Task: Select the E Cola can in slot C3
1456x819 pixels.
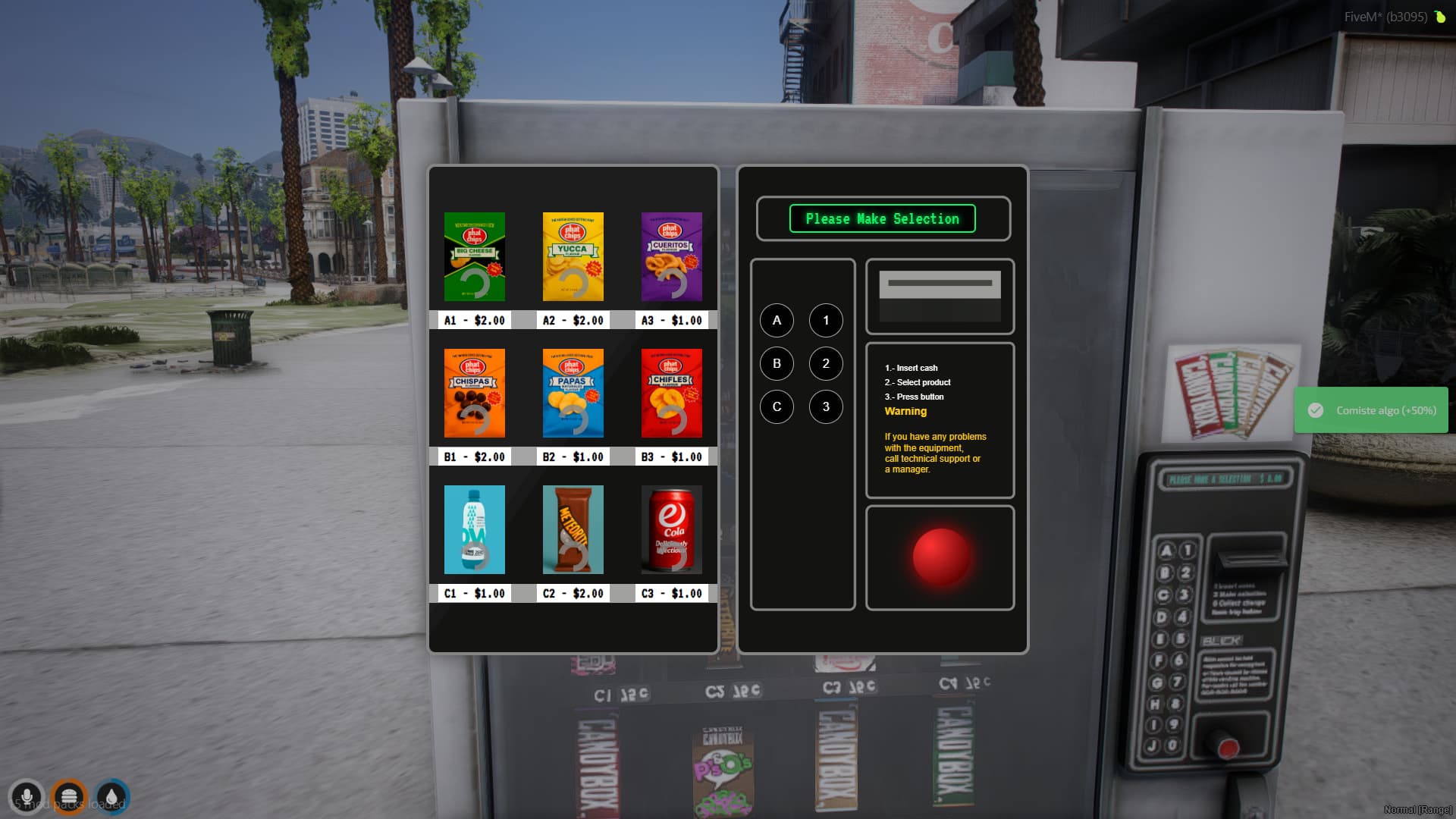Action: tap(671, 529)
